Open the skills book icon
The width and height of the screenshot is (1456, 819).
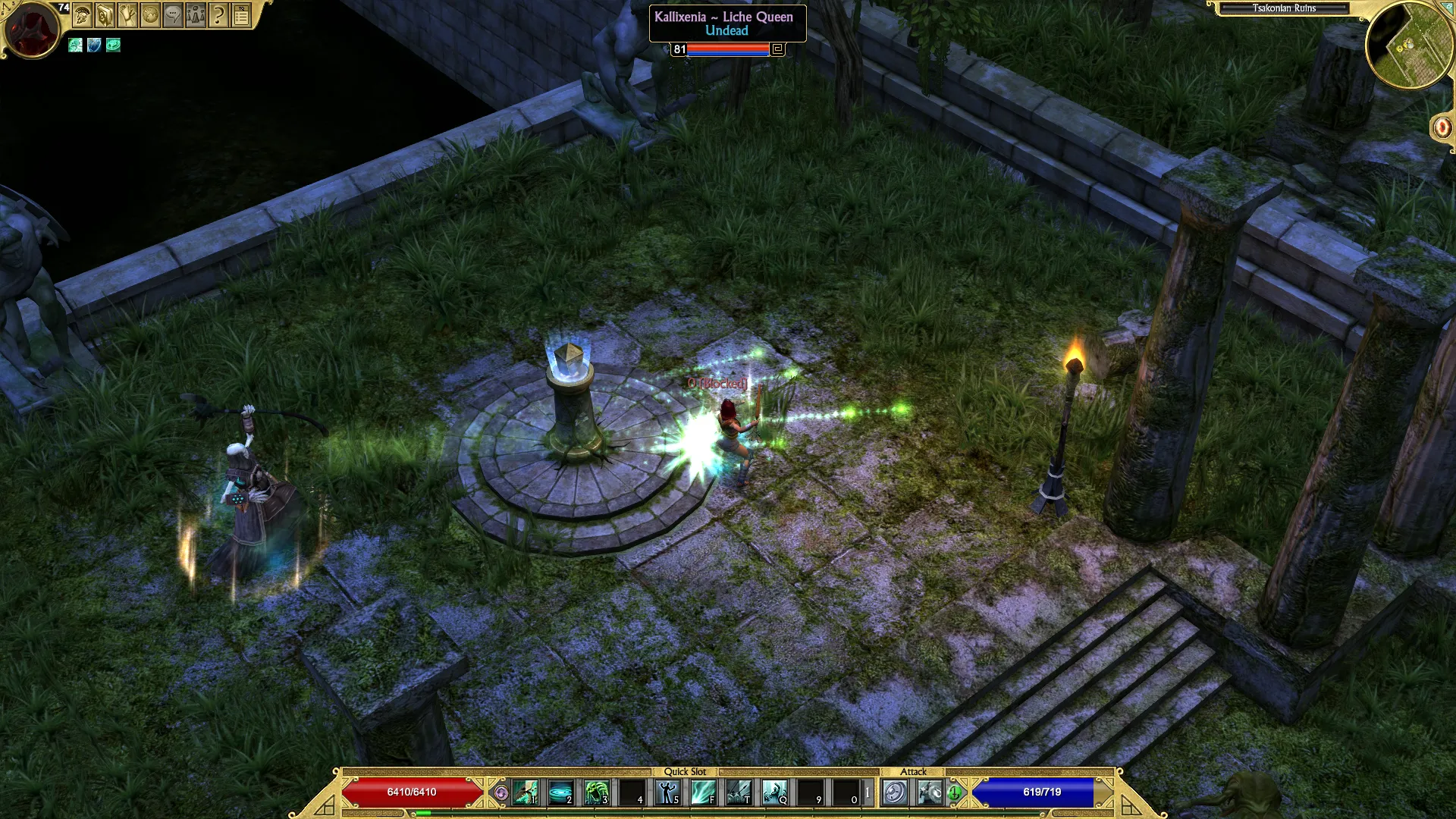[105, 15]
